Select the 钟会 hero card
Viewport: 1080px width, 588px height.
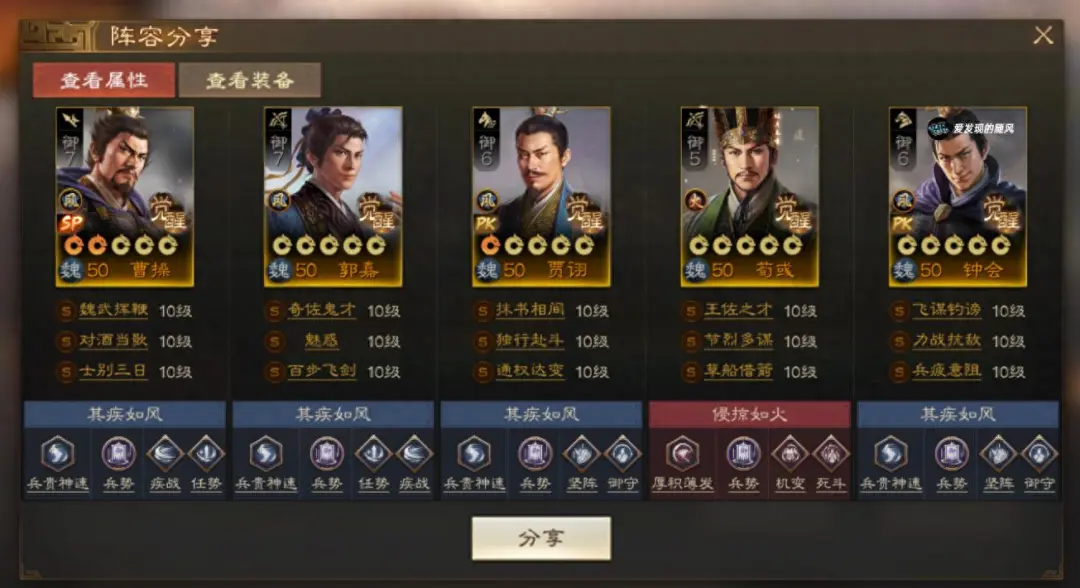[957, 196]
